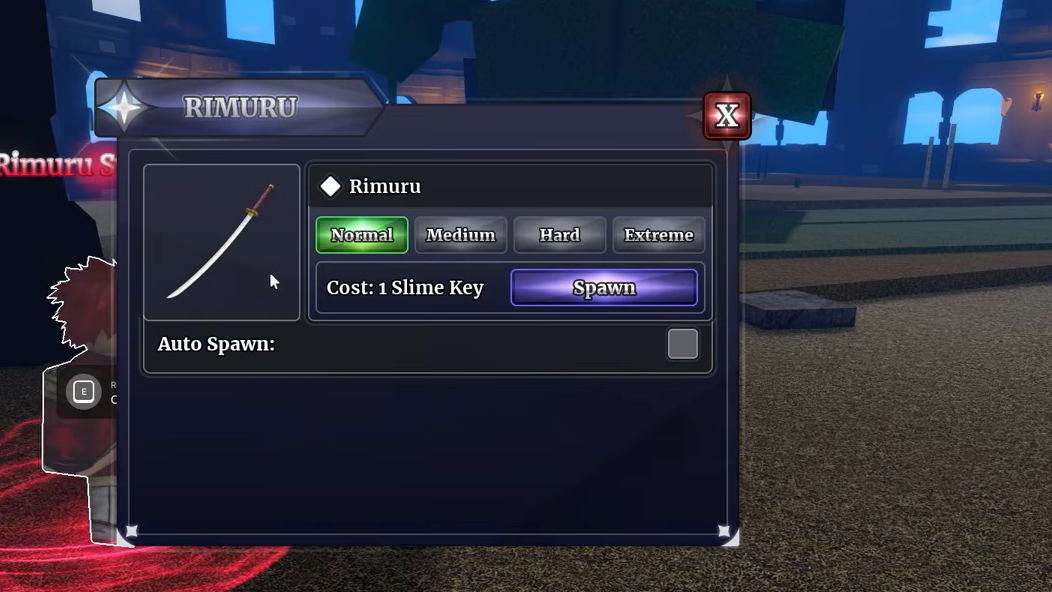Close the Rimuru window
Image resolution: width=1052 pixels, height=592 pixels.
pyautogui.click(x=727, y=116)
